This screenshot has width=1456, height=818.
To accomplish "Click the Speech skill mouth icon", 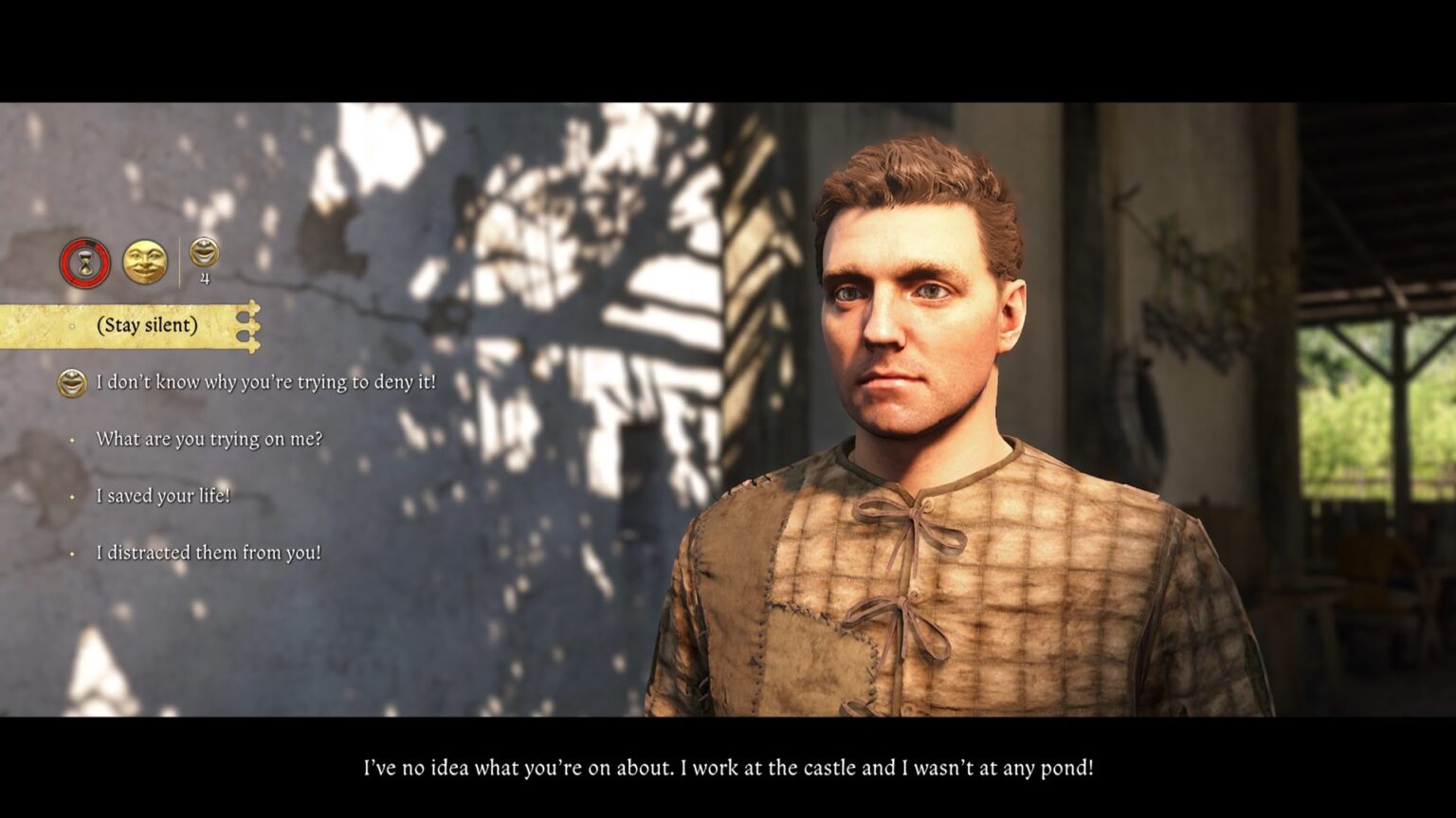I will point(202,252).
